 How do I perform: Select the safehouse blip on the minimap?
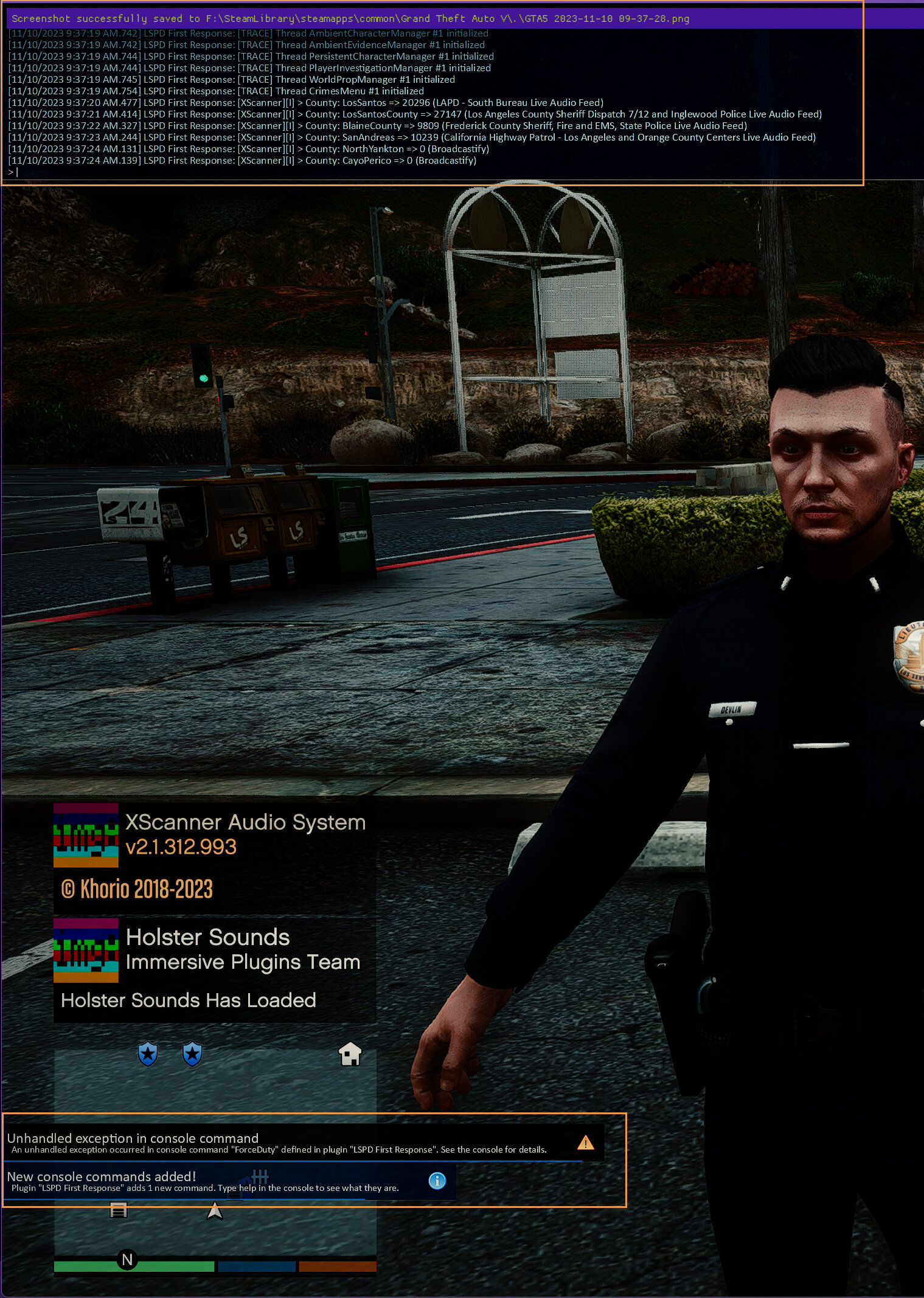point(350,1054)
